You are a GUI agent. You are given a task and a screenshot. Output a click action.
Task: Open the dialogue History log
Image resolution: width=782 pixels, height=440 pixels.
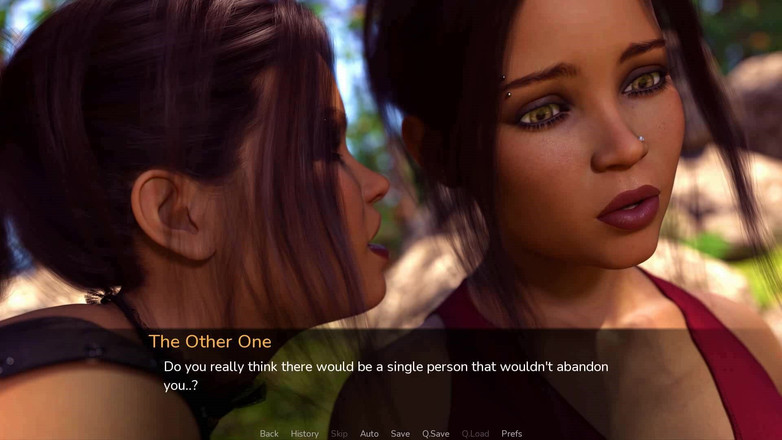click(305, 434)
